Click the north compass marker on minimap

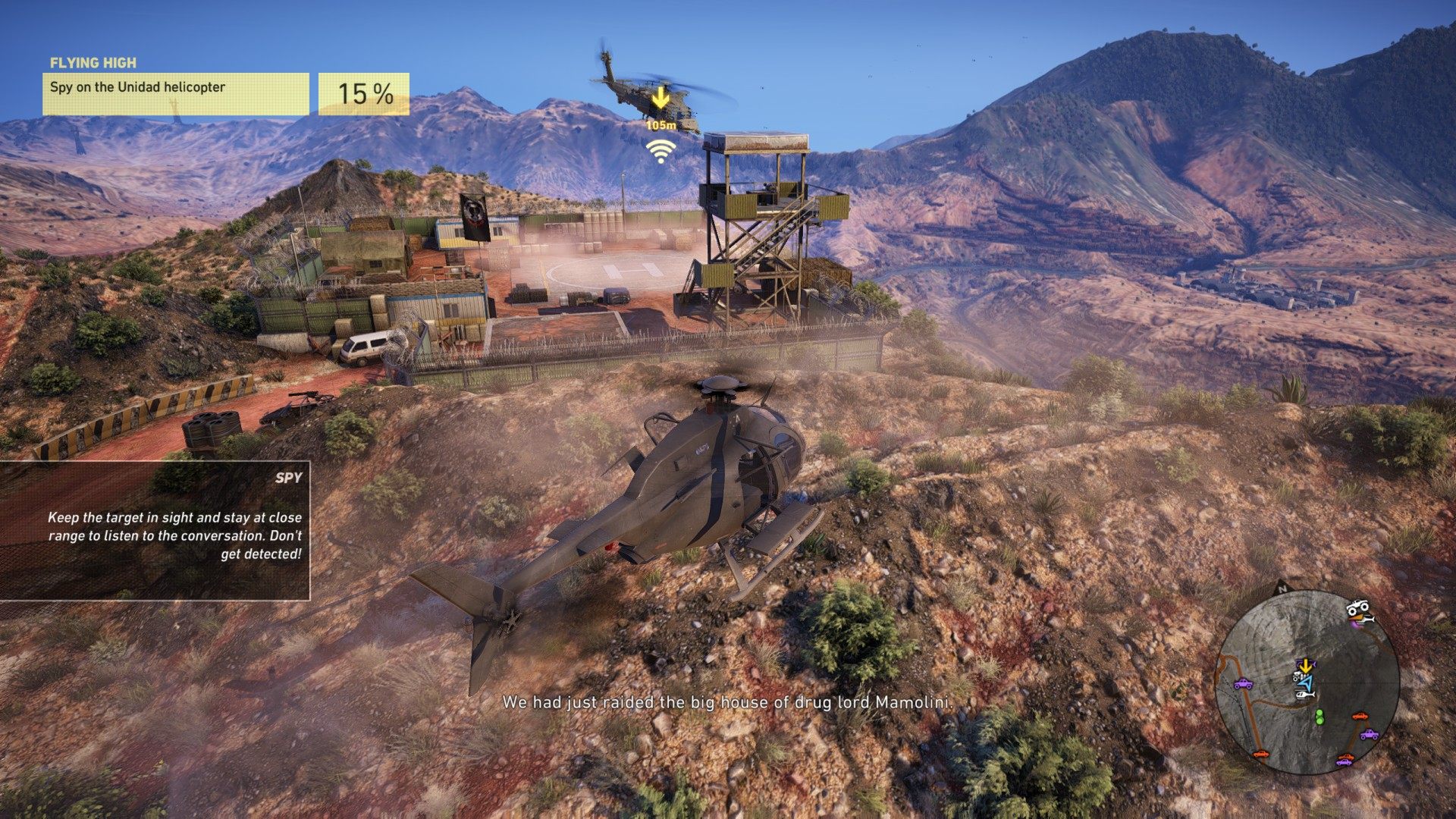(x=1282, y=588)
